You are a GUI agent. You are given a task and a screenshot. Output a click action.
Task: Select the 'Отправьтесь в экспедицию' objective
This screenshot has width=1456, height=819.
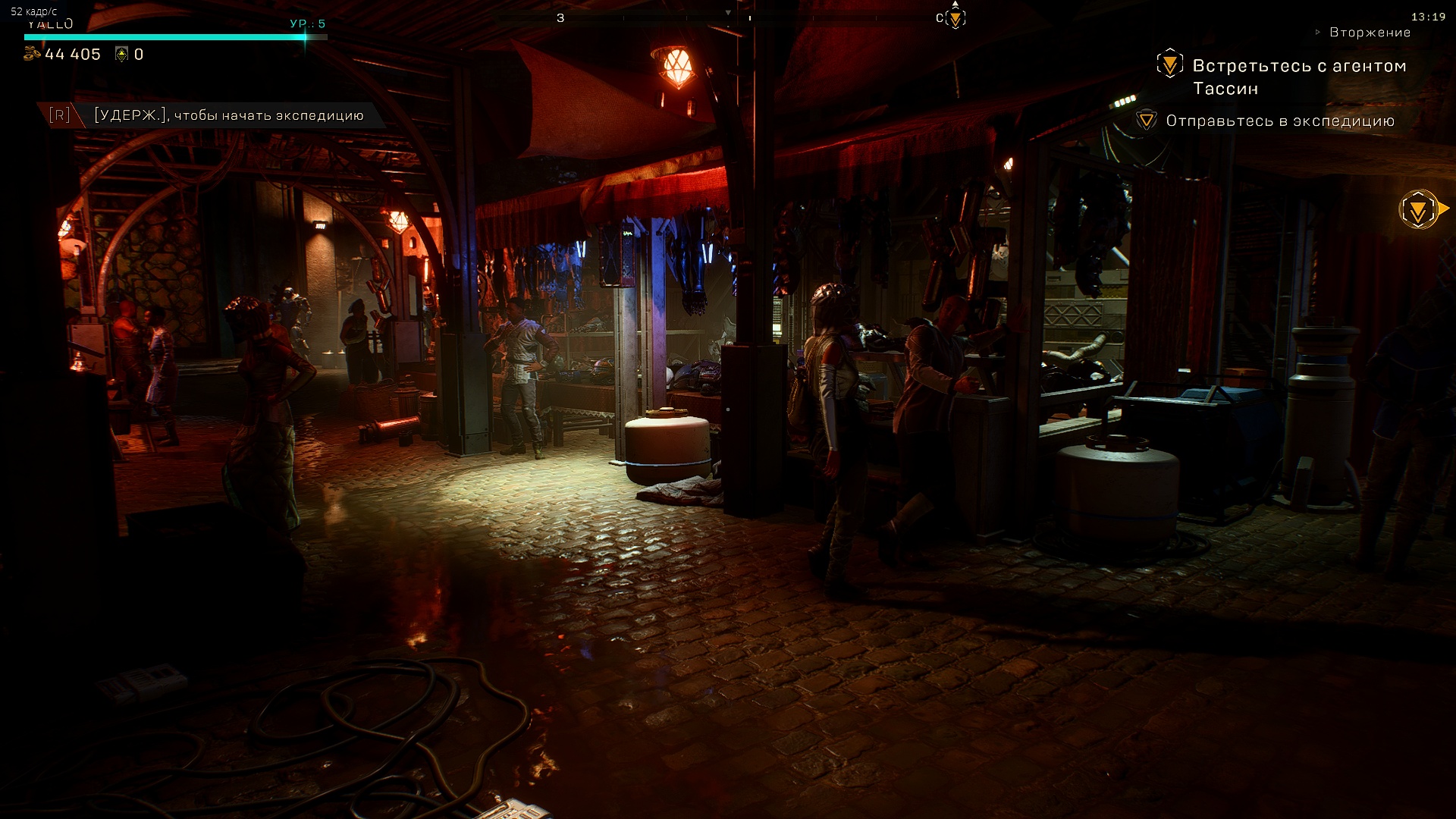[1279, 121]
